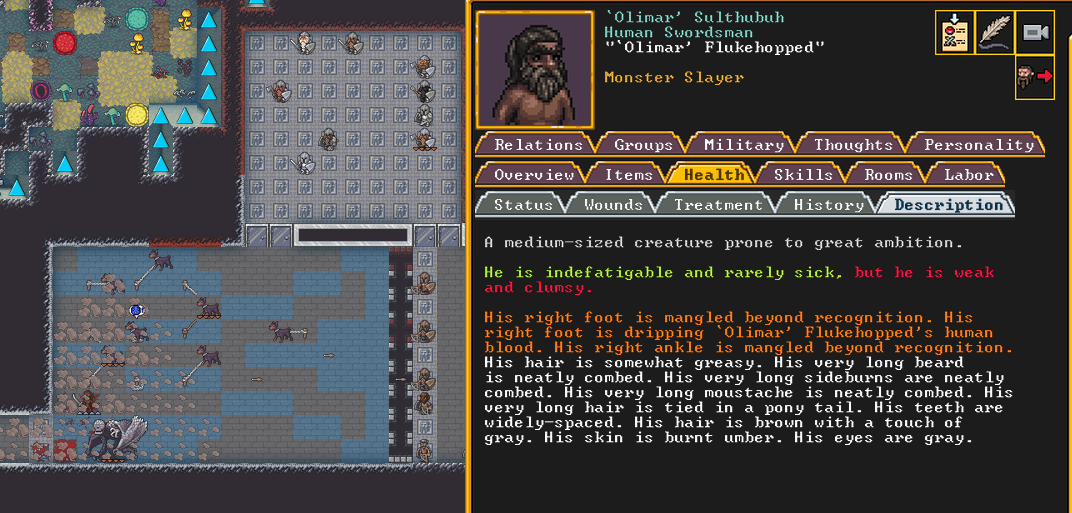Click the quill feather icon
Viewport: 1072px width, 513px height.
tap(994, 32)
